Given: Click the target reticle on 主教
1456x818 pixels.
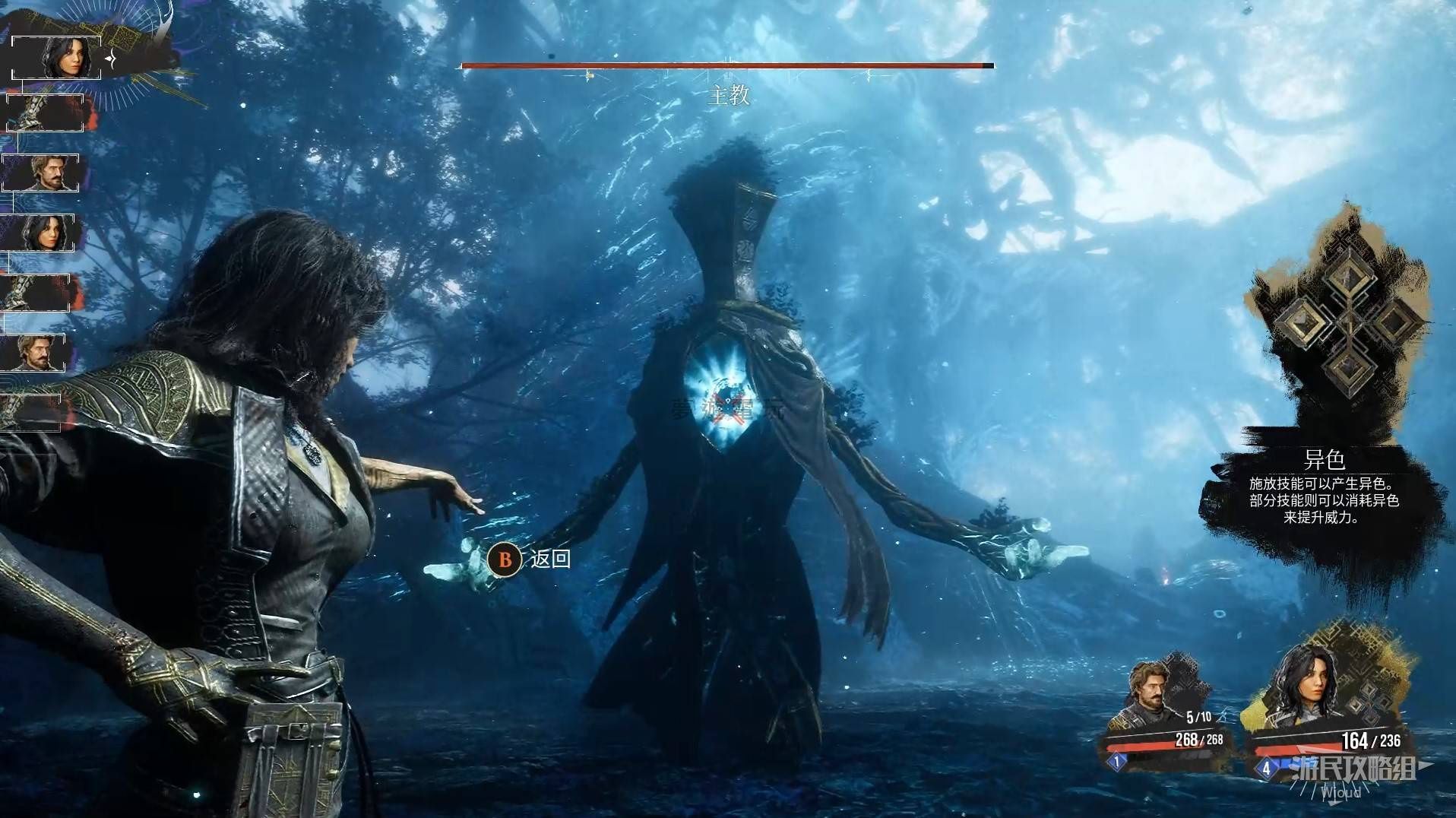Looking at the screenshot, I should pyautogui.click(x=728, y=403).
